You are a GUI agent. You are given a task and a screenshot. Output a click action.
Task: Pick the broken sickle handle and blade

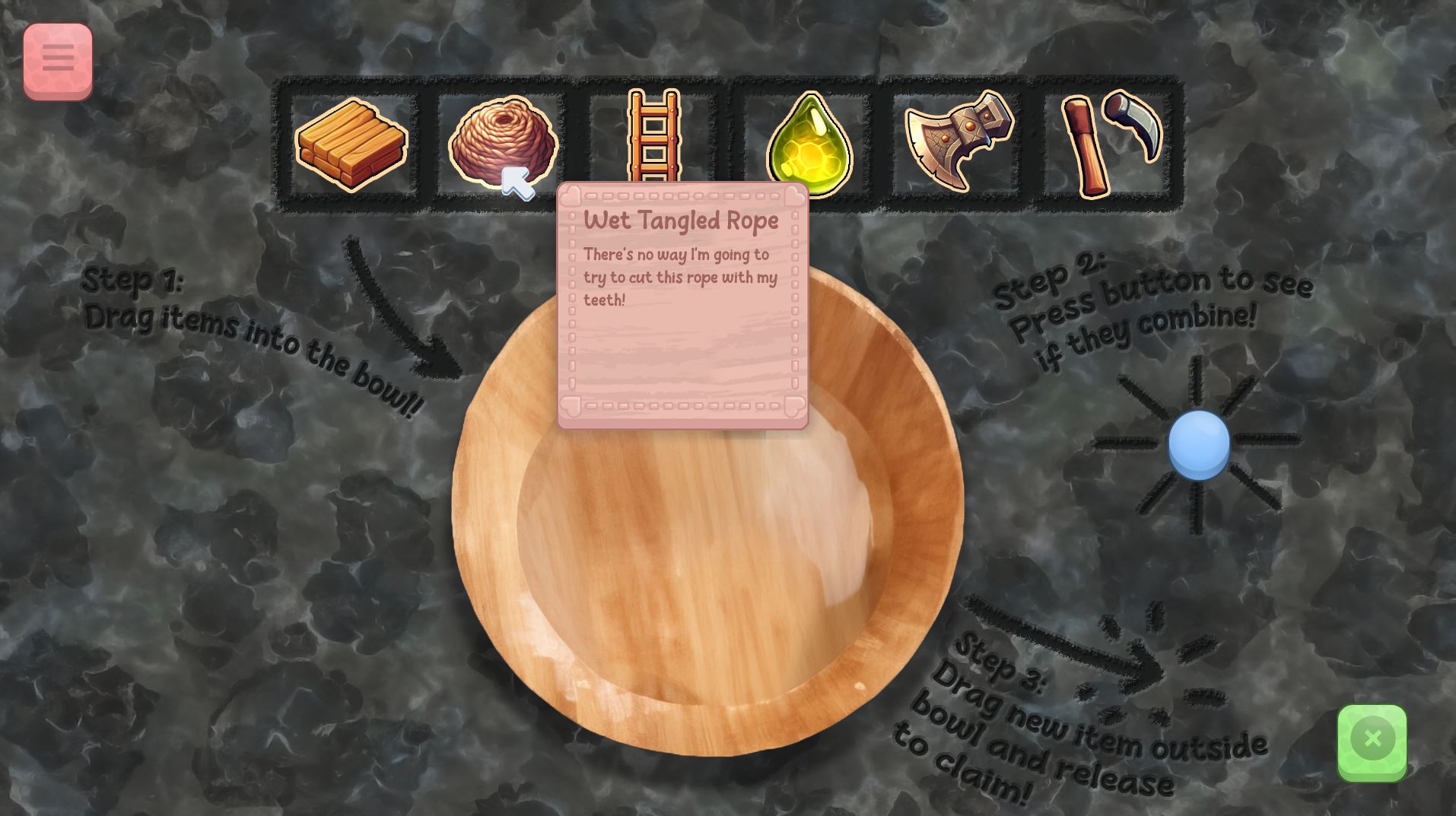[x=1110, y=143]
